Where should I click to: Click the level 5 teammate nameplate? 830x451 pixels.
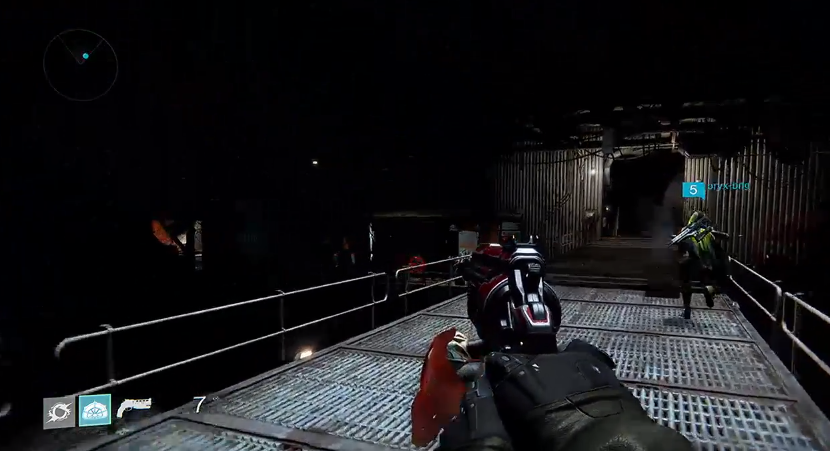pyautogui.click(x=715, y=188)
